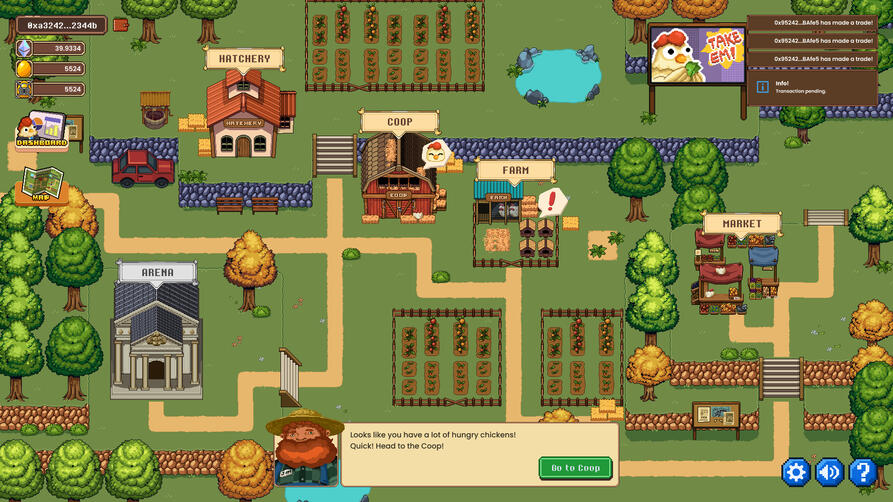Click the wallet address box
This screenshot has width=893, height=502.
[x=62, y=25]
